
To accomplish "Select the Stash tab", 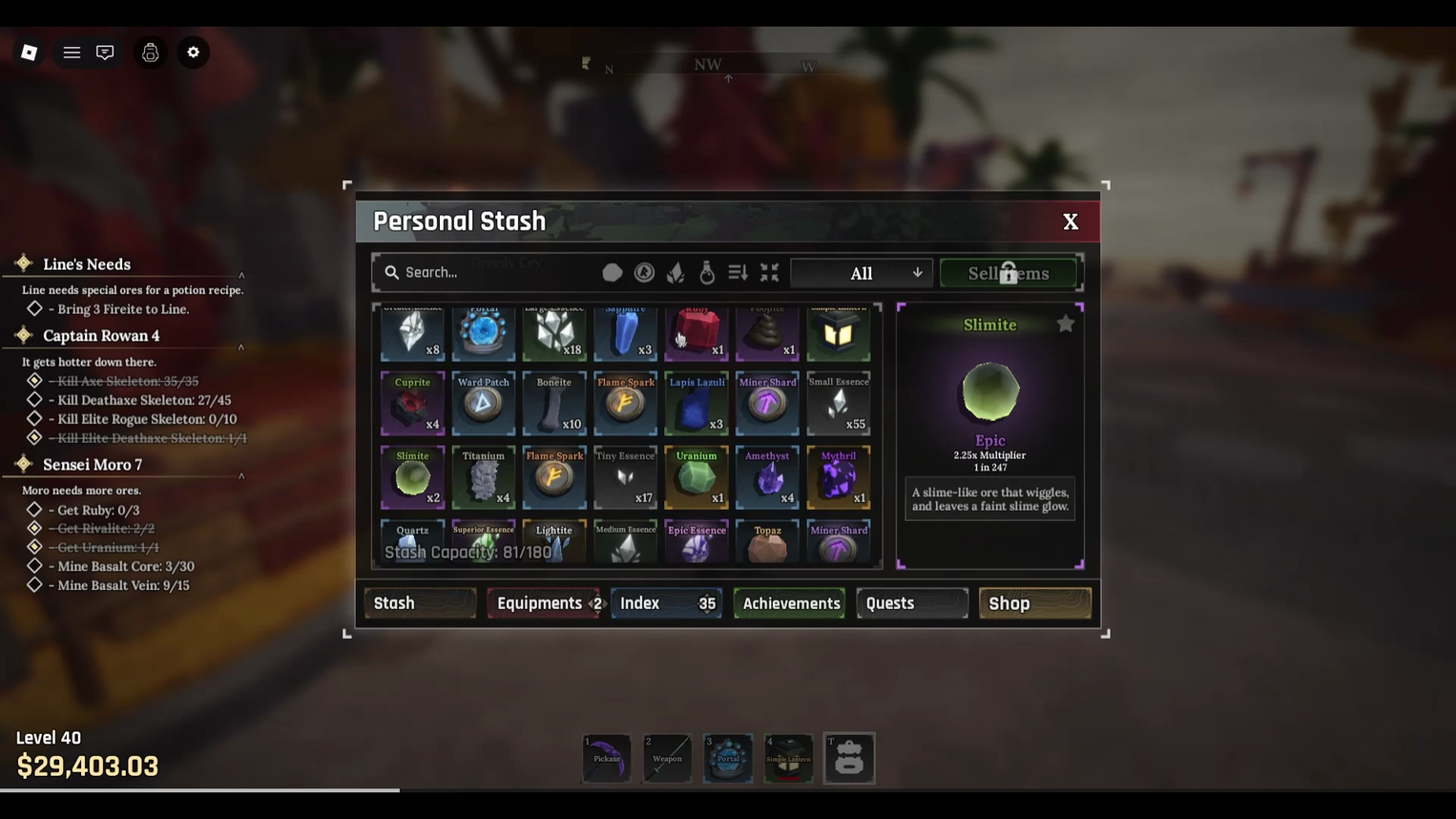I will pyautogui.click(x=420, y=603).
